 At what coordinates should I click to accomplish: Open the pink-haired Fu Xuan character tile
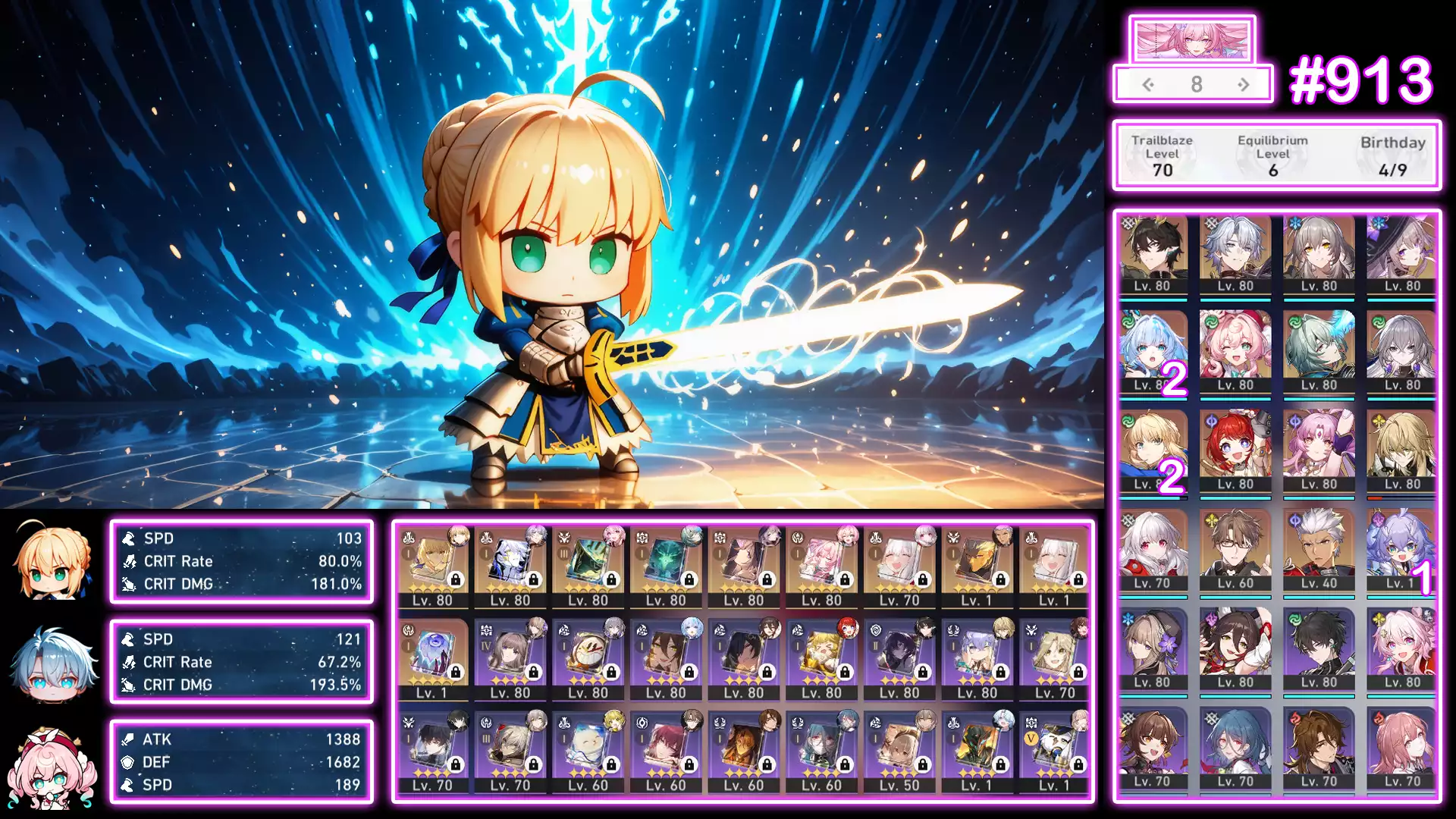click(1319, 450)
